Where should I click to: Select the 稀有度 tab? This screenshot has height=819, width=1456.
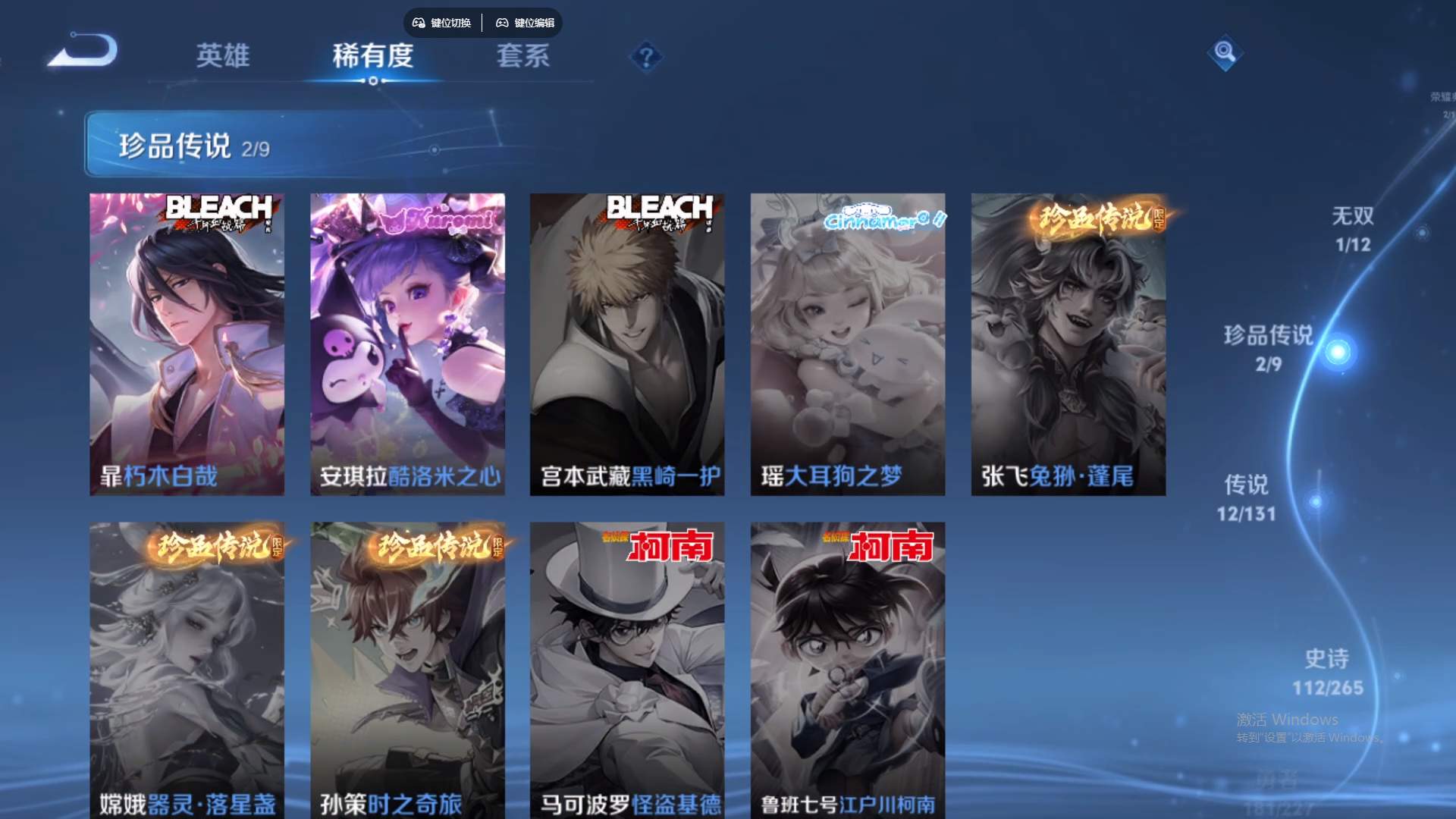point(372,56)
